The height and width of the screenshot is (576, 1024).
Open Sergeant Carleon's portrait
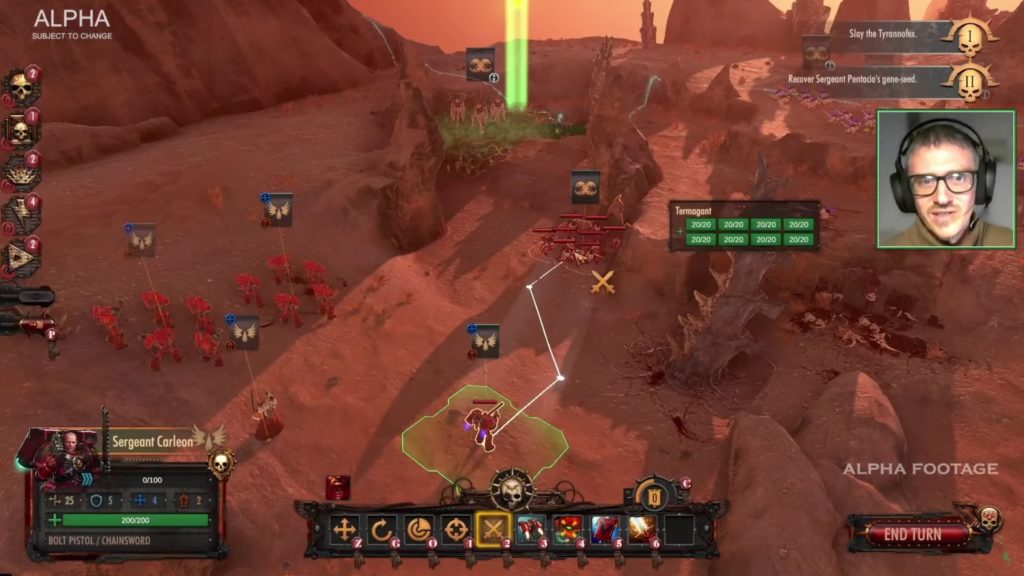coord(64,457)
